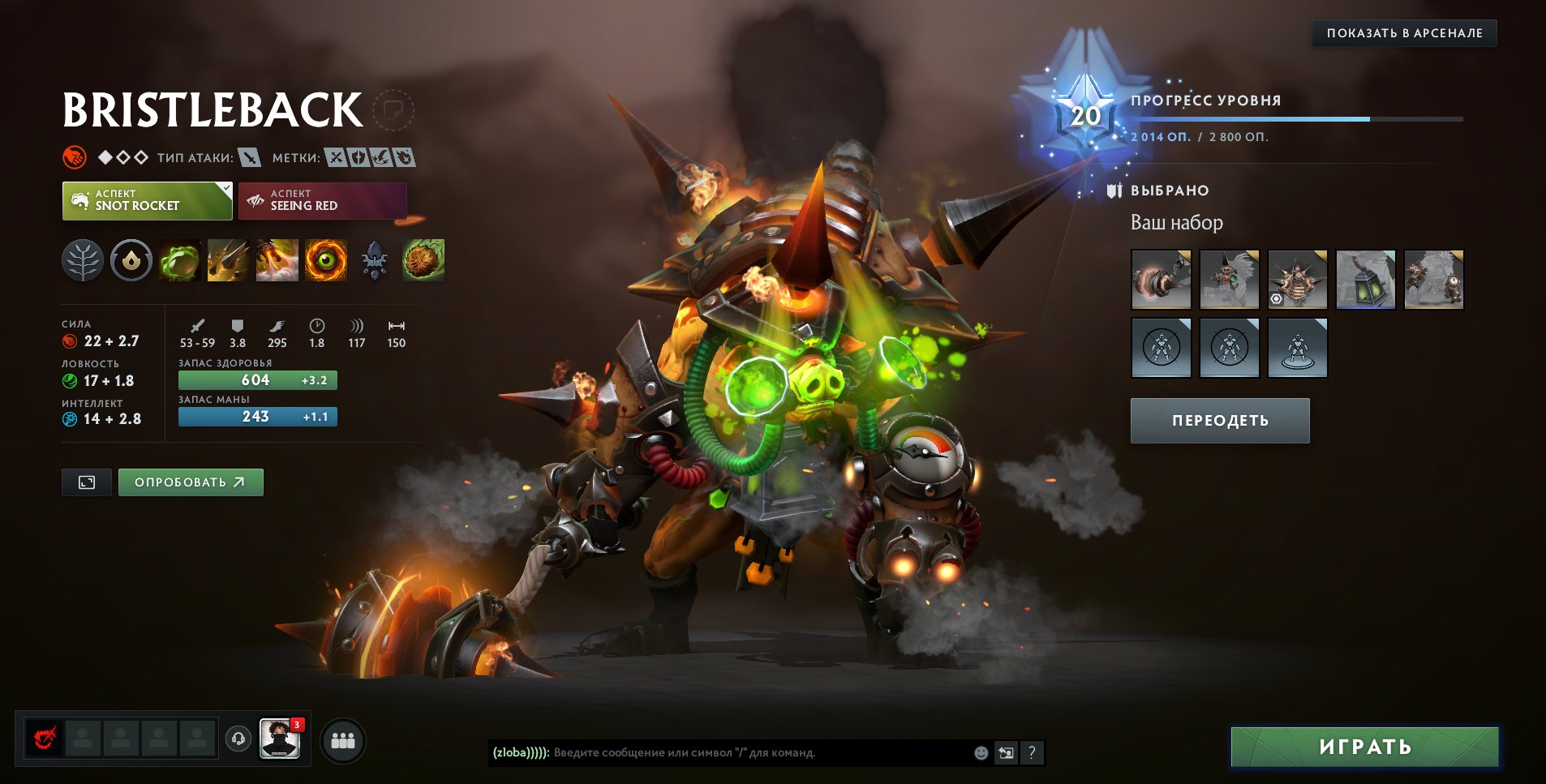This screenshot has height=784, width=1546.
Task: Click the chat message input field
Action: click(x=761, y=752)
